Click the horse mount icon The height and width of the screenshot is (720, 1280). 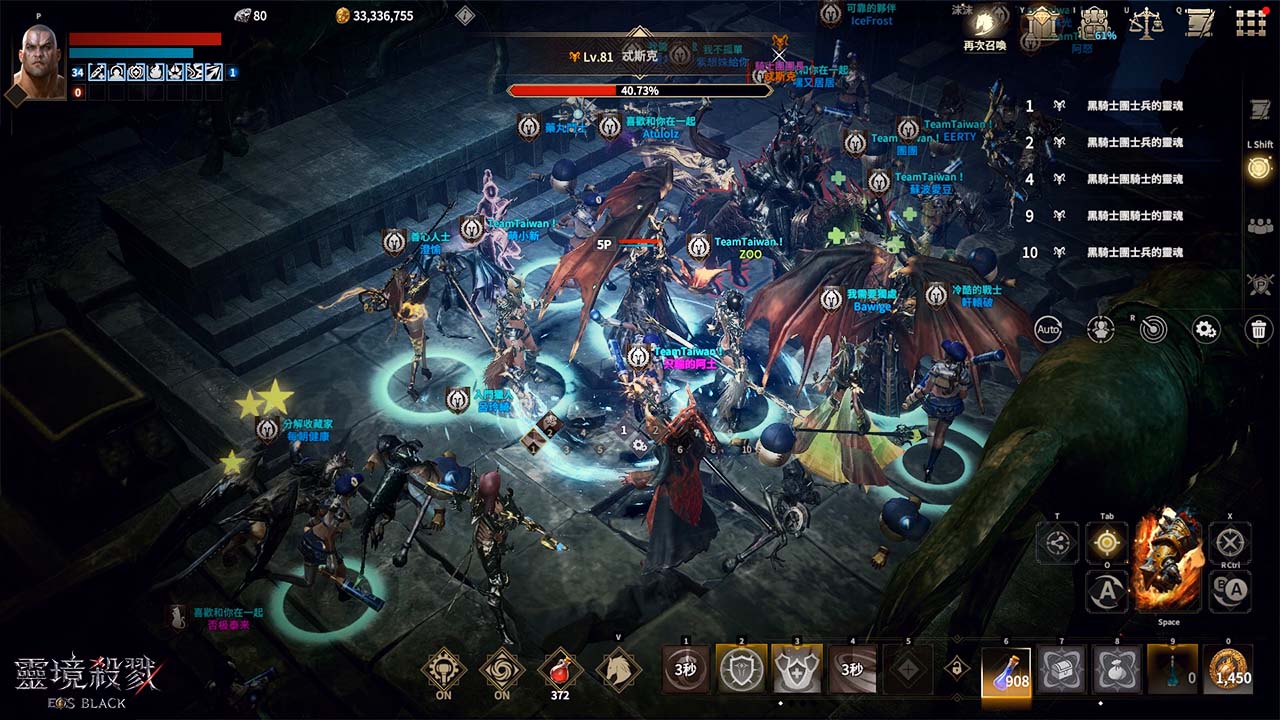[x=618, y=668]
